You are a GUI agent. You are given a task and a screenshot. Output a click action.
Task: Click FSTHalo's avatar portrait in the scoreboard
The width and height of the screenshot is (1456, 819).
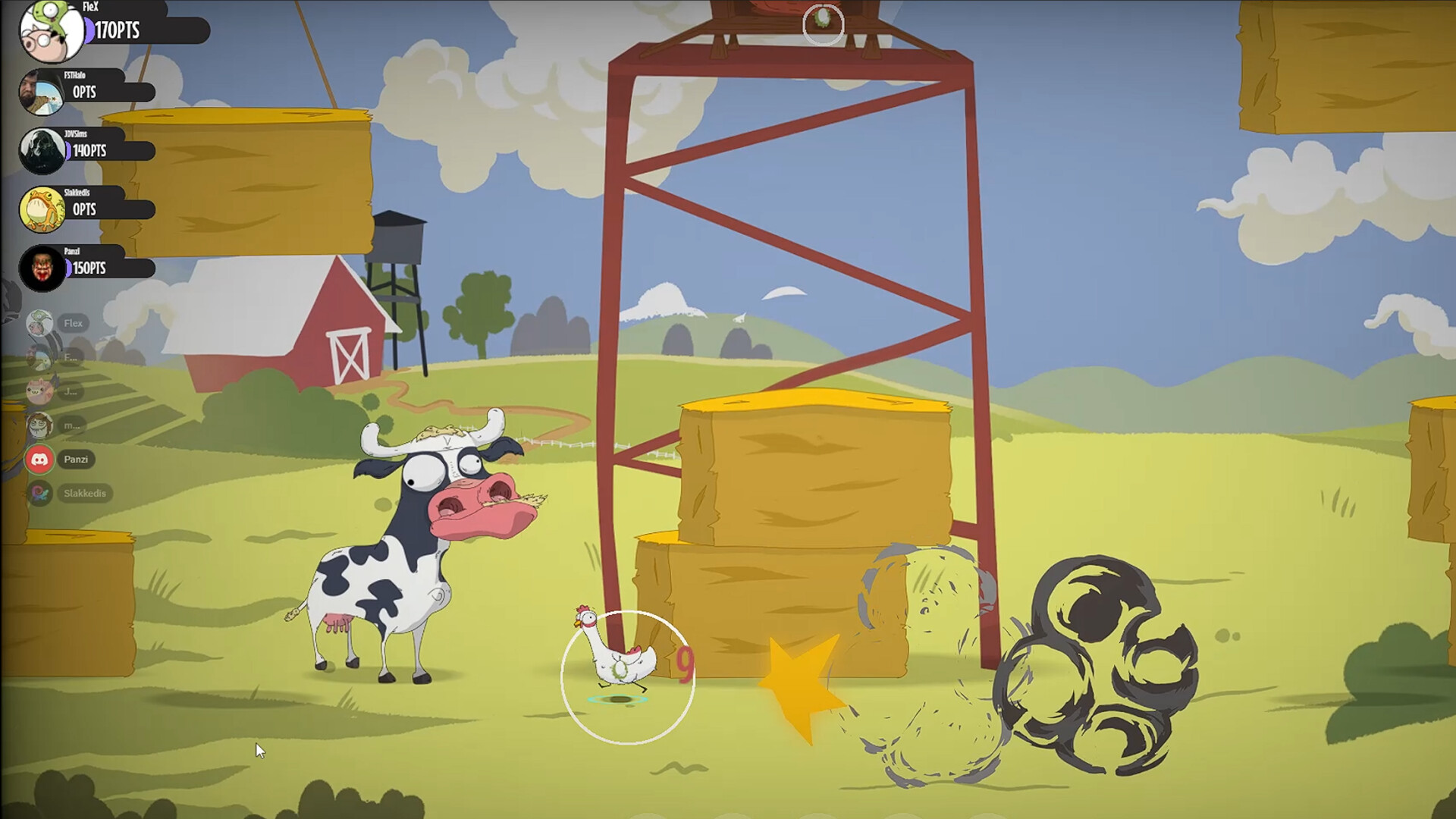[42, 91]
